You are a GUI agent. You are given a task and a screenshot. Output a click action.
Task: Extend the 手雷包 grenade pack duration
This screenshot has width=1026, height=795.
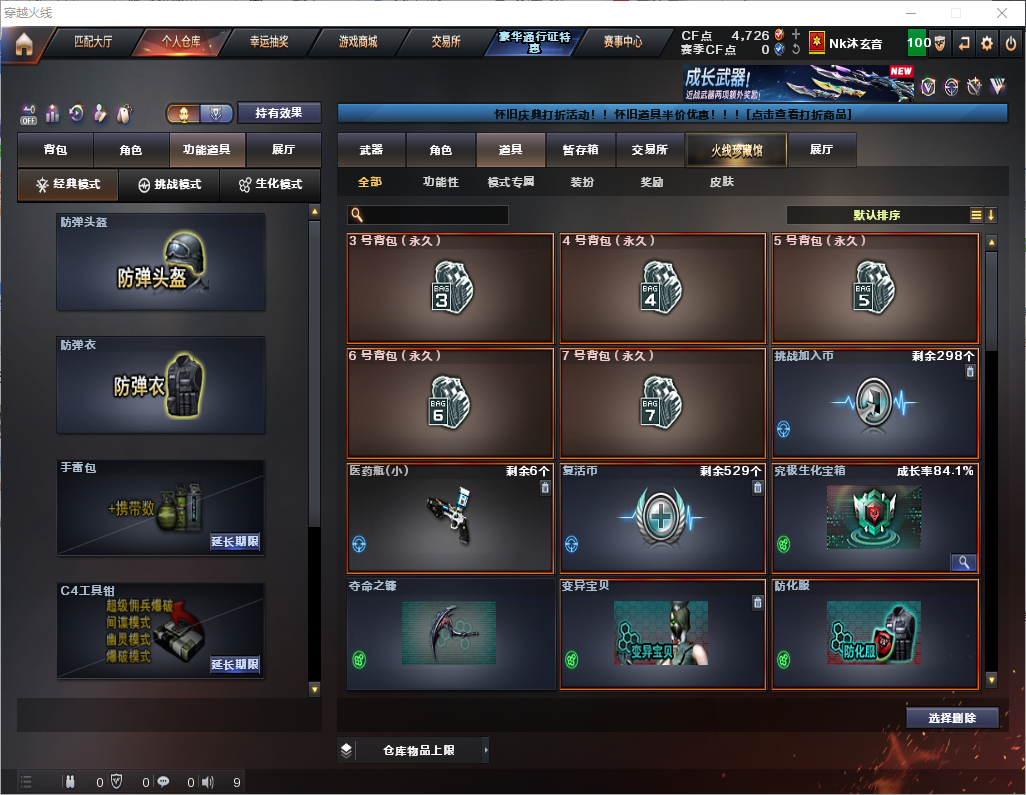[x=235, y=542]
